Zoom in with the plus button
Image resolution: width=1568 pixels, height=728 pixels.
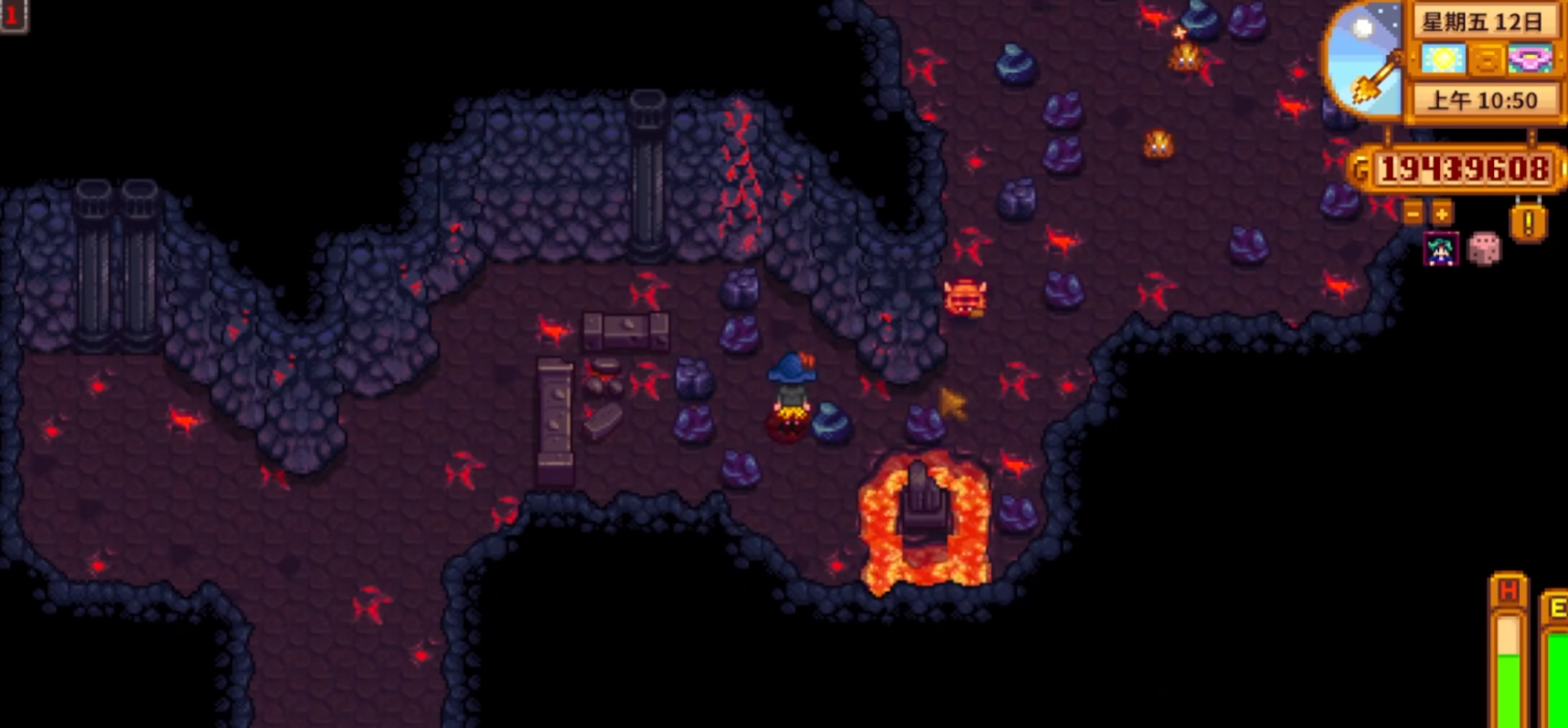(x=1442, y=214)
